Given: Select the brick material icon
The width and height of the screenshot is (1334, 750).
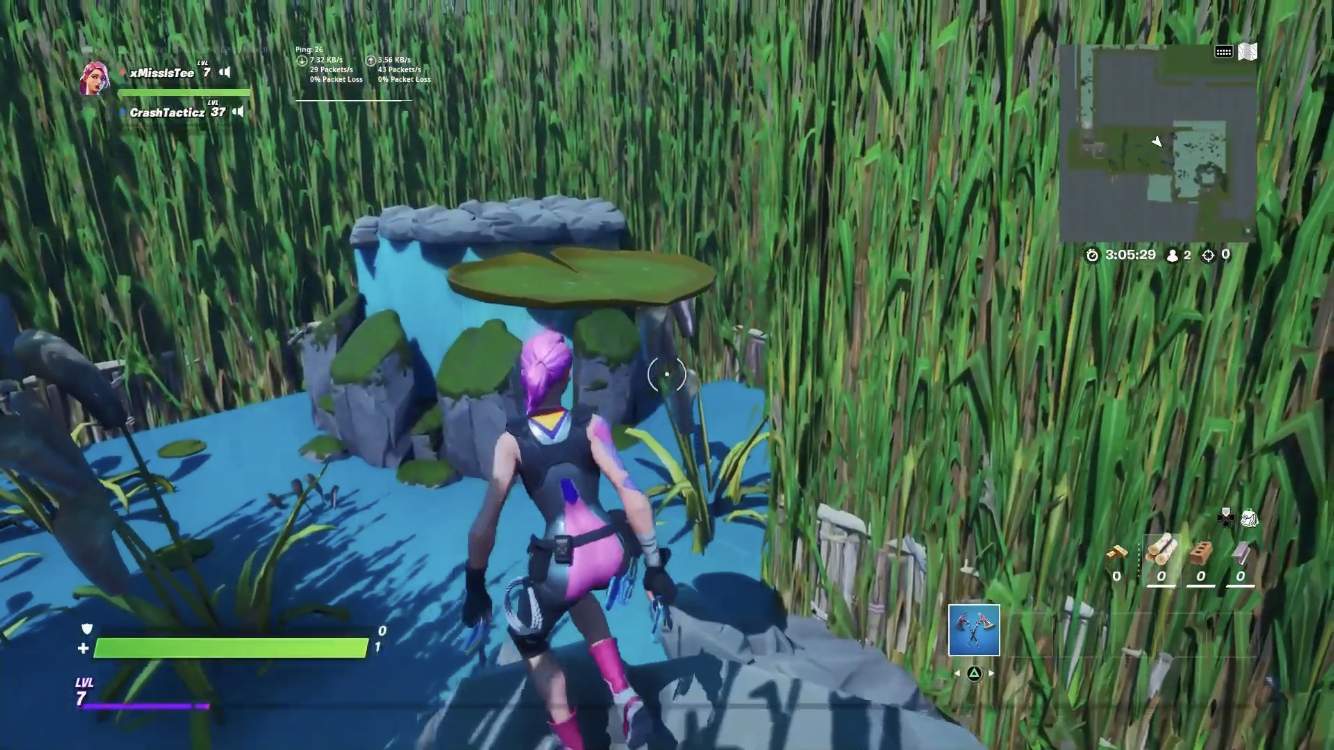Looking at the screenshot, I should 1201,553.
